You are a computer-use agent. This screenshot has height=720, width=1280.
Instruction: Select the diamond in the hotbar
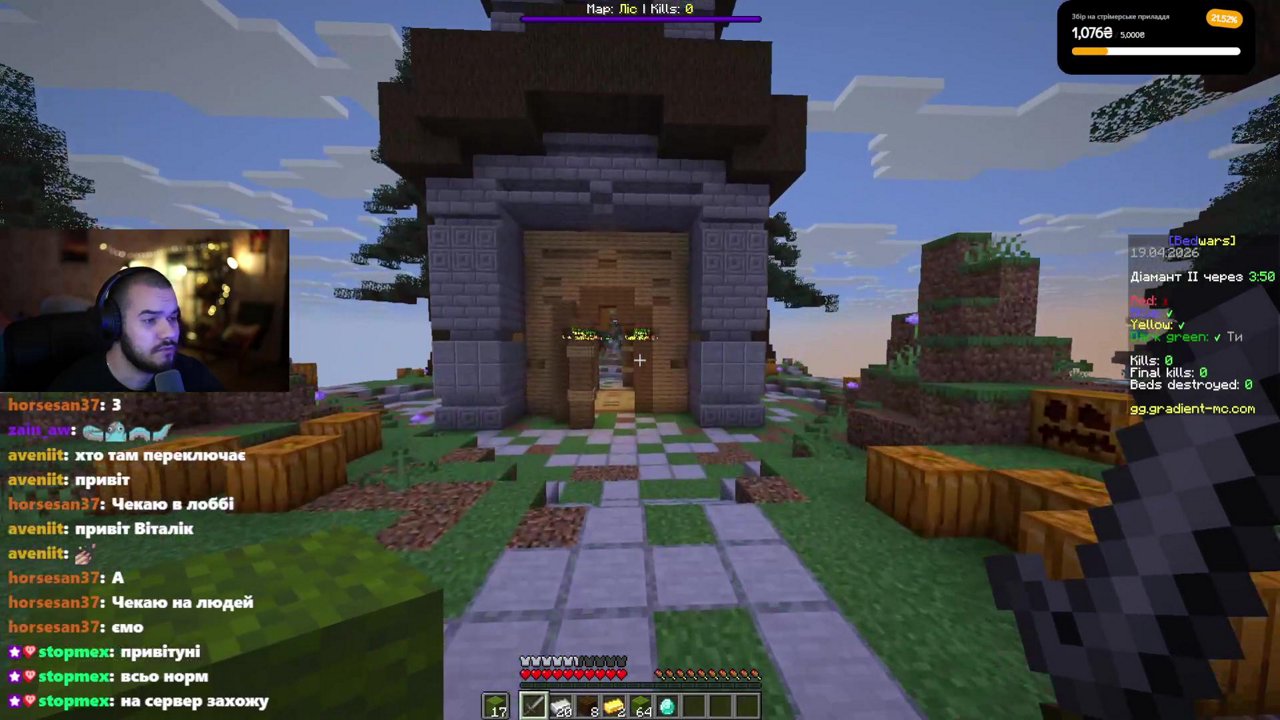click(668, 707)
